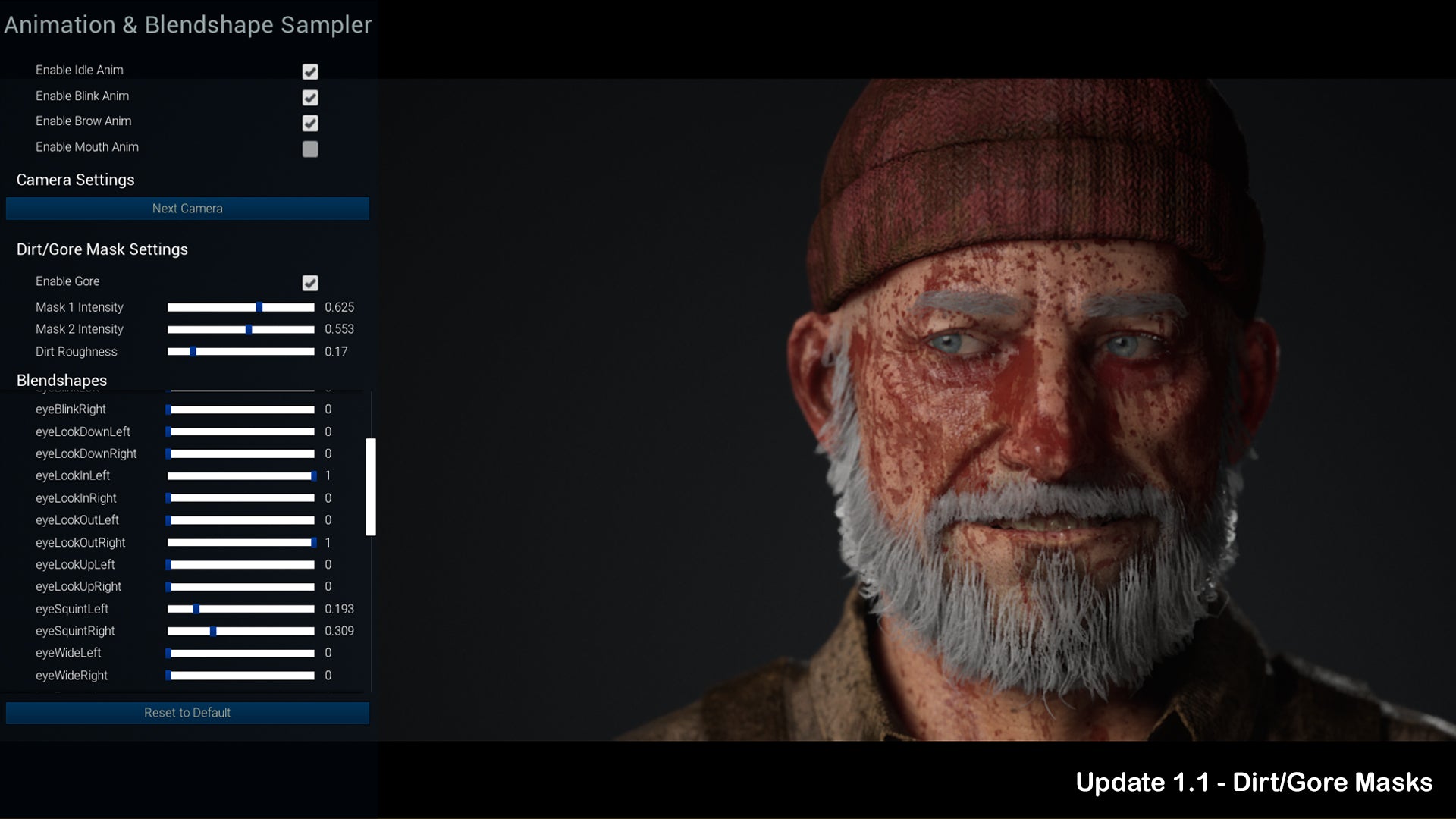The height and width of the screenshot is (819, 1456).
Task: Change the eyeBlinkRight blendshape slider
Action: (241, 409)
